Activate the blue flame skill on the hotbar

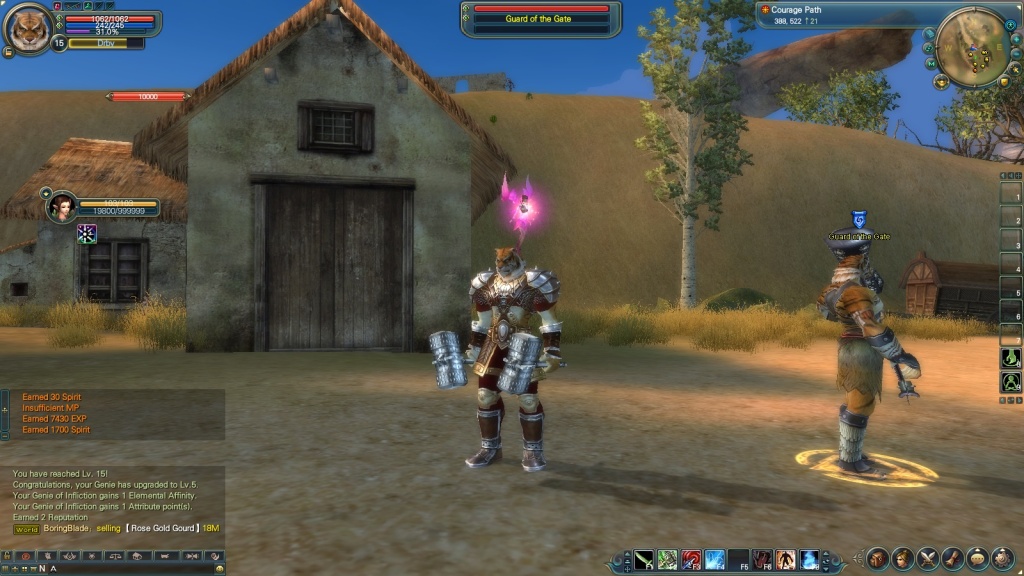[x=810, y=558]
